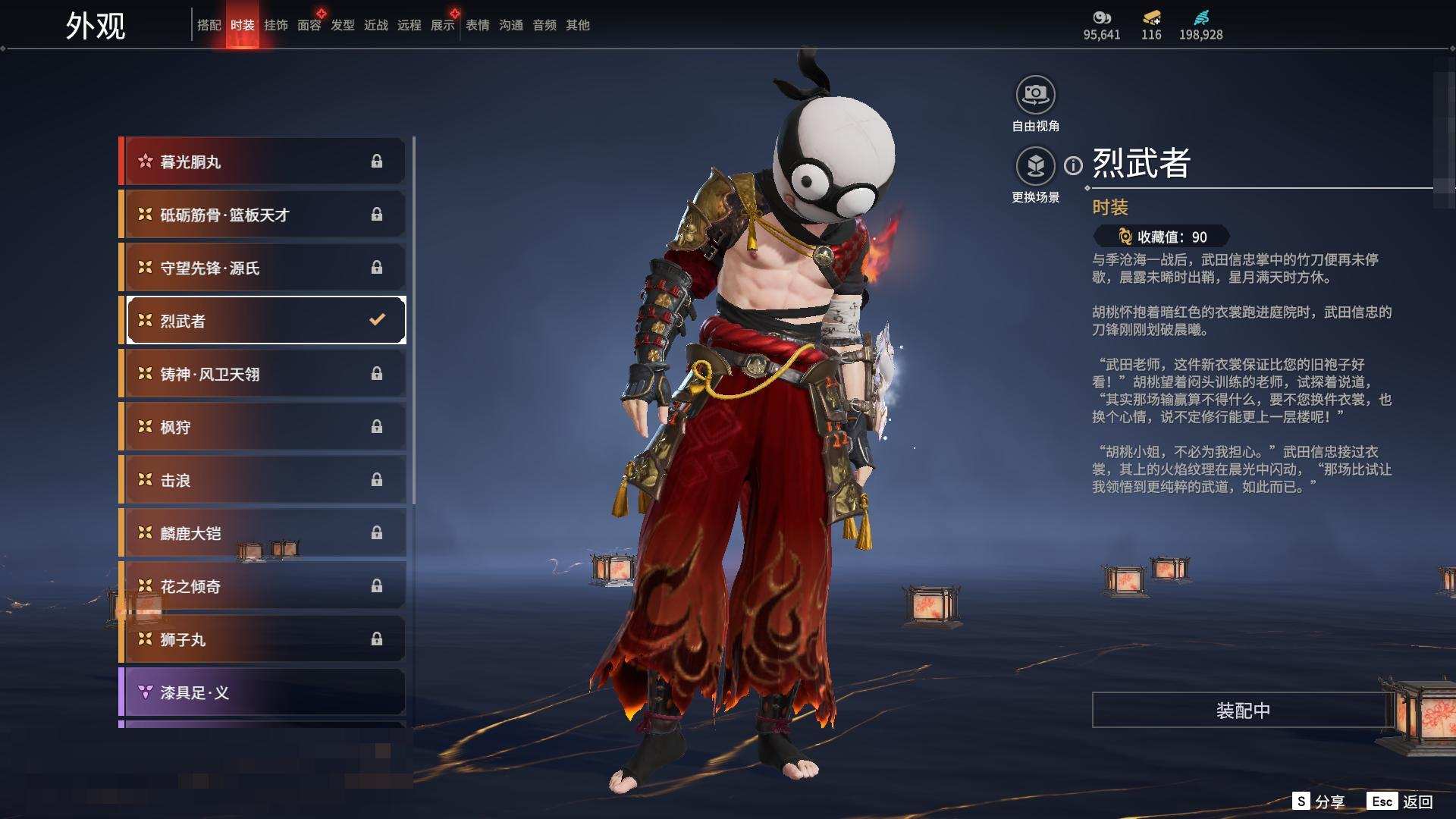Select the 面容 tab
The width and height of the screenshot is (1456, 819).
click(x=309, y=25)
